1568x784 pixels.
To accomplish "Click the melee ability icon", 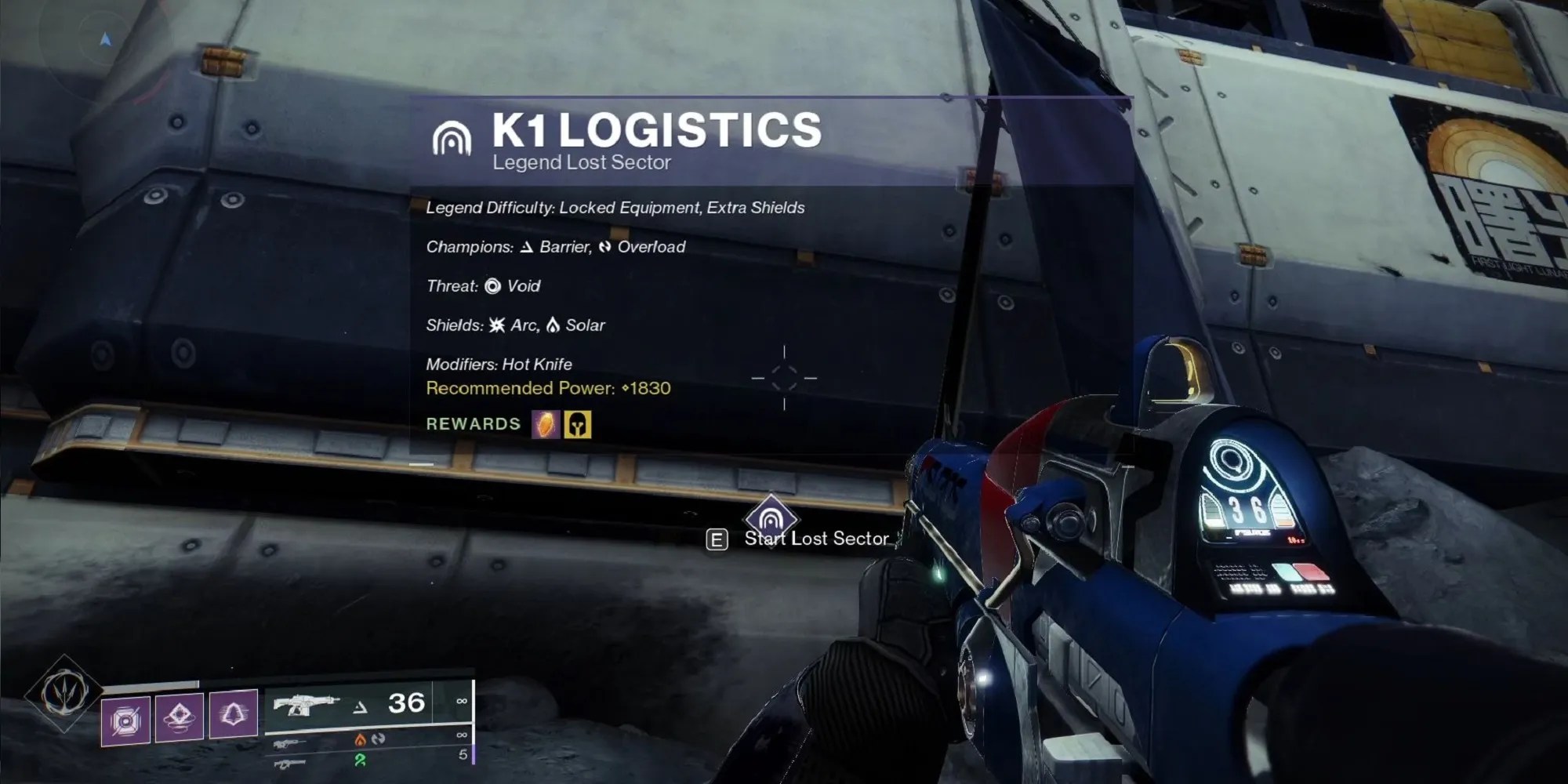I will pos(180,717).
